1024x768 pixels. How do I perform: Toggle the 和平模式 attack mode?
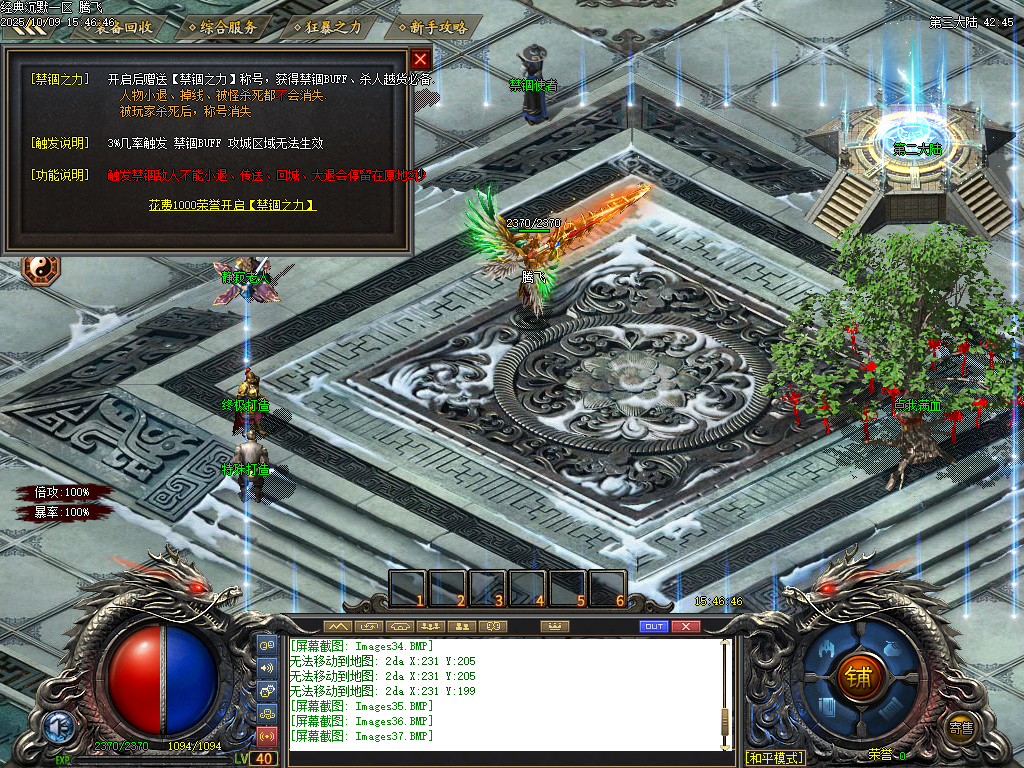(x=775, y=758)
